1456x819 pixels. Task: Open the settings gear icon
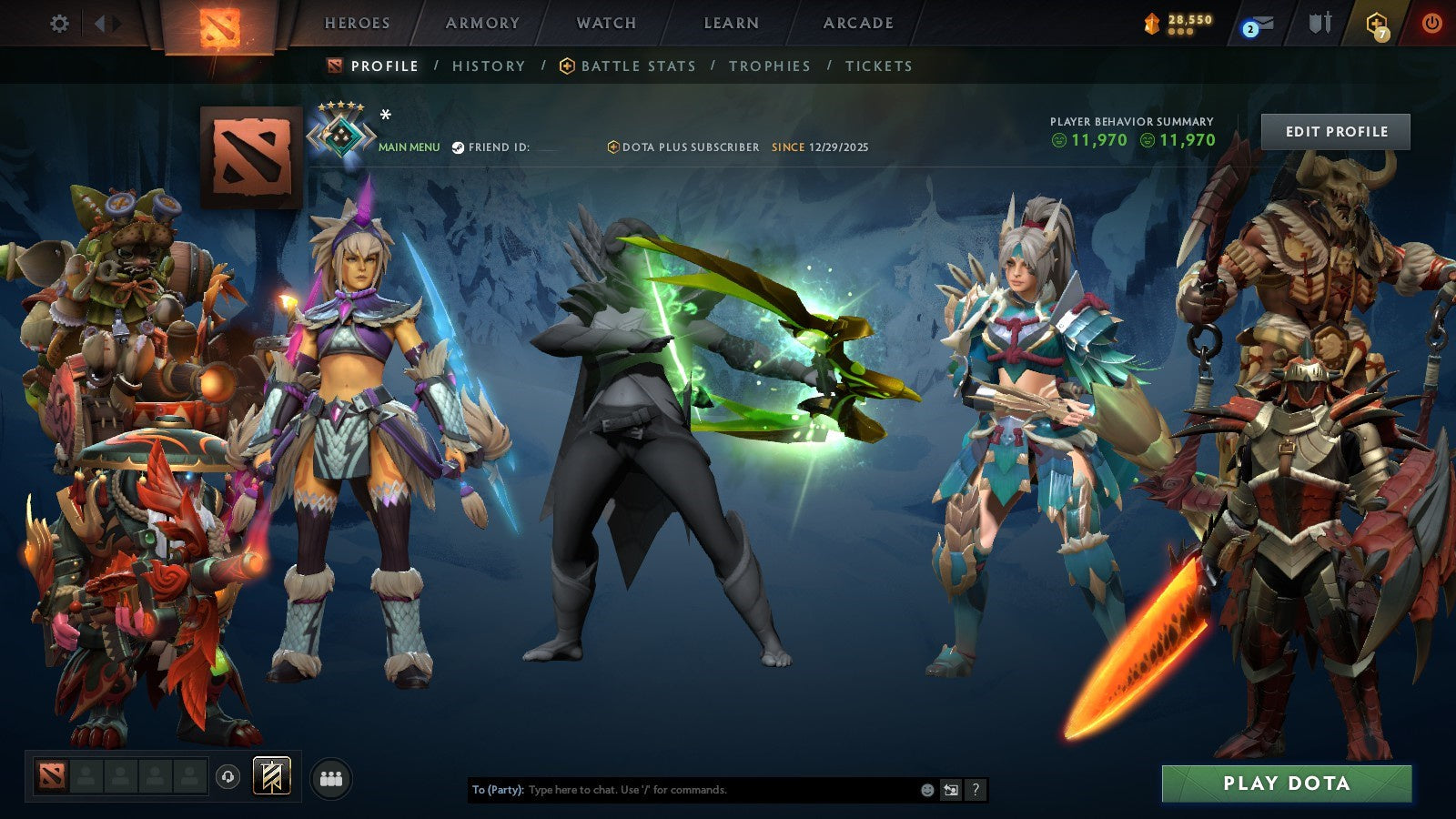tap(60, 25)
